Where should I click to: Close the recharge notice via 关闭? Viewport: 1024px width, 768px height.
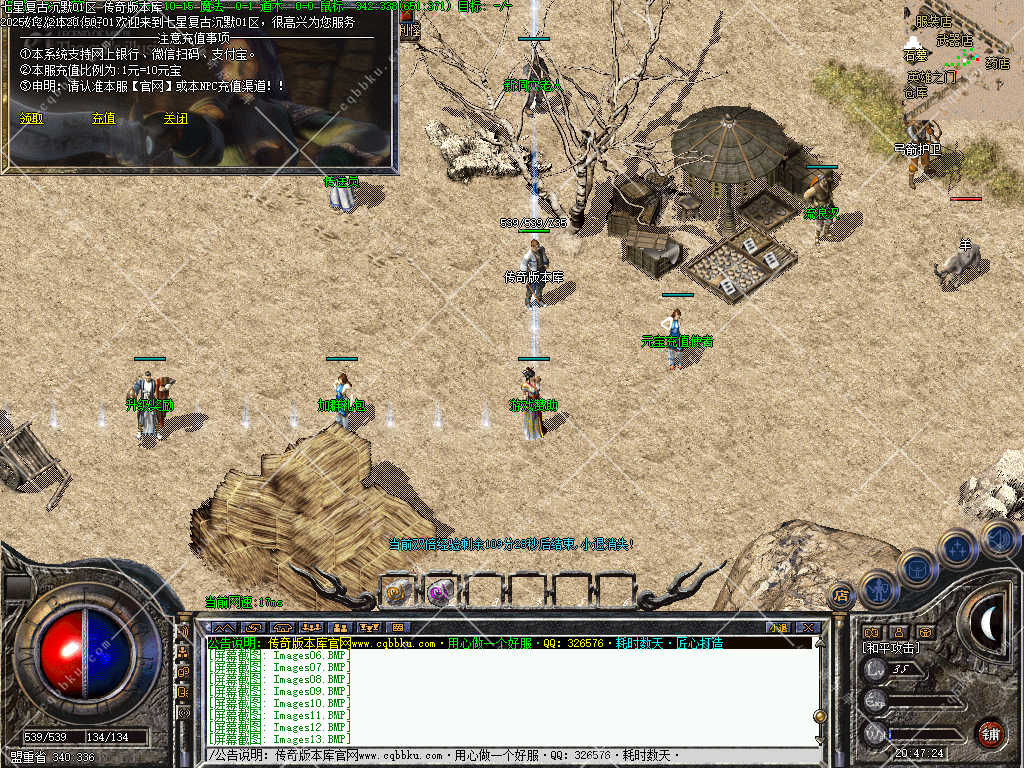[x=175, y=118]
